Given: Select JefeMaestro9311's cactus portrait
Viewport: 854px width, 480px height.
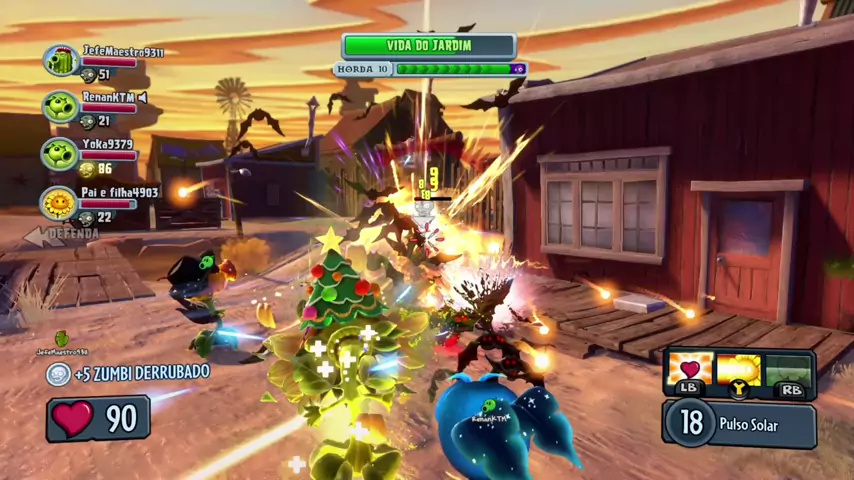Looking at the screenshot, I should pyautogui.click(x=61, y=60).
